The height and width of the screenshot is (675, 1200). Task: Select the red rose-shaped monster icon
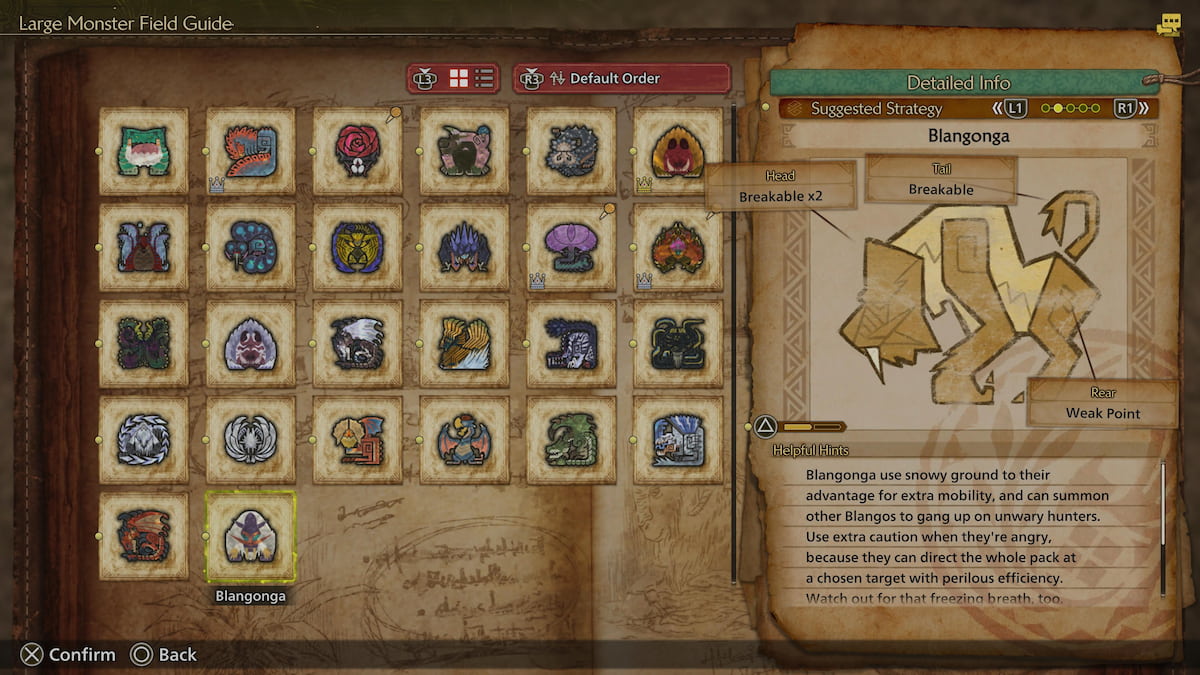pos(357,151)
